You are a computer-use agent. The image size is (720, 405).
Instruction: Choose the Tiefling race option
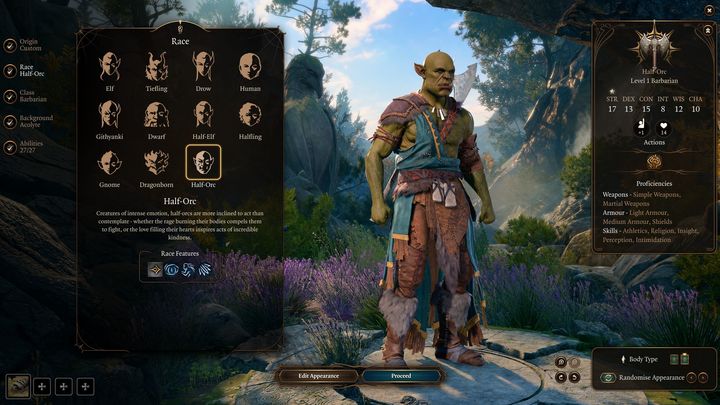pos(157,68)
